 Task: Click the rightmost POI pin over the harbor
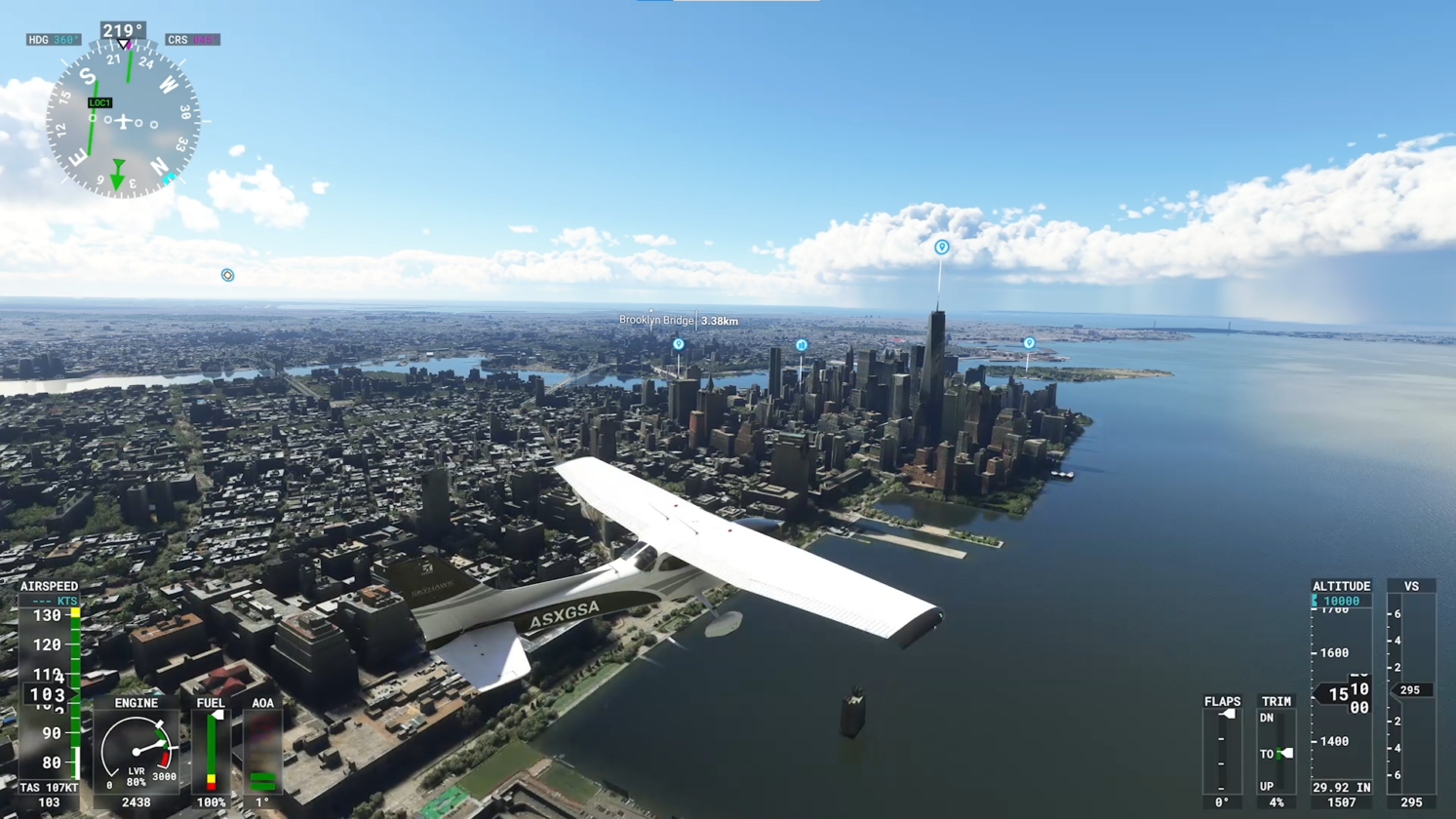coord(1027,342)
